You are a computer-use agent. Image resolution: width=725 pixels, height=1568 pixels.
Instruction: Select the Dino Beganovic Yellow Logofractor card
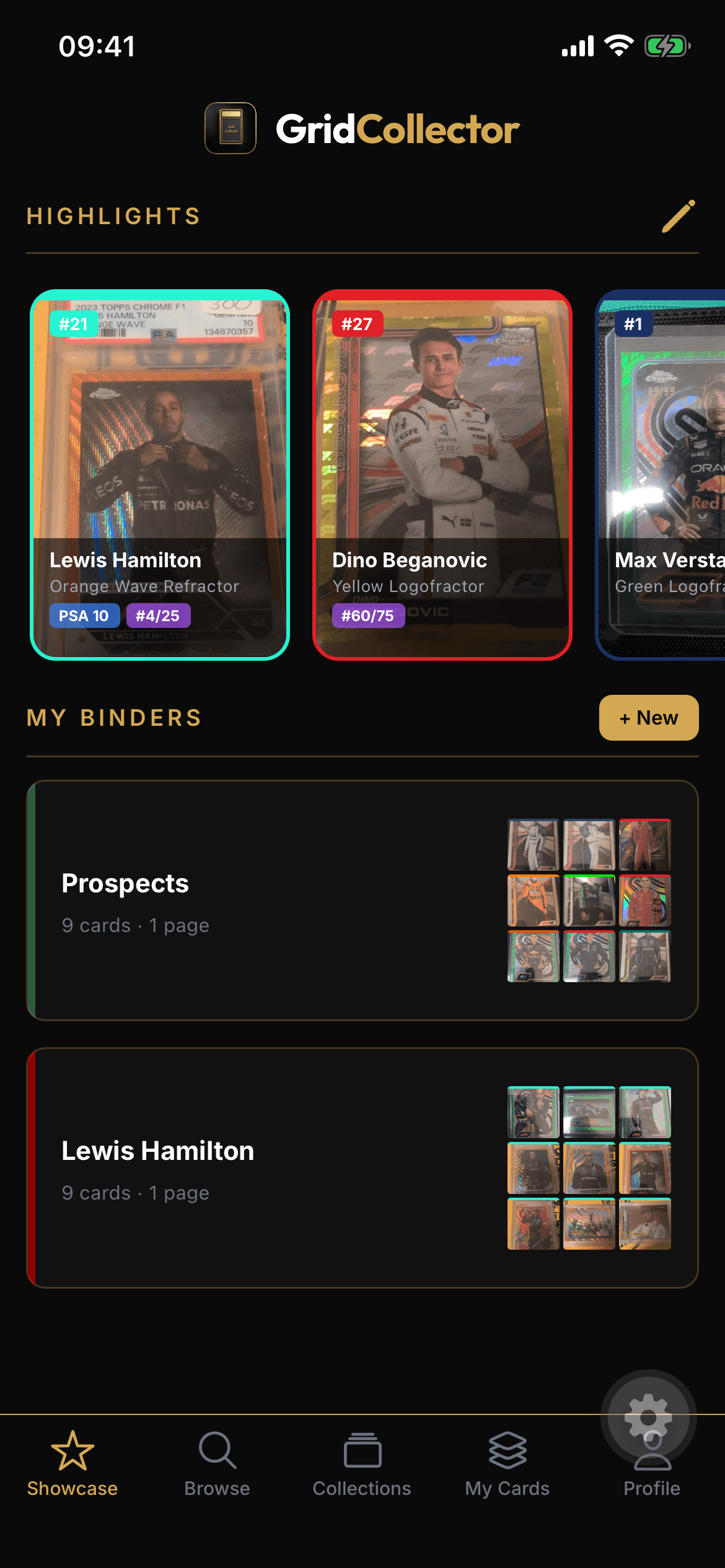[442, 474]
